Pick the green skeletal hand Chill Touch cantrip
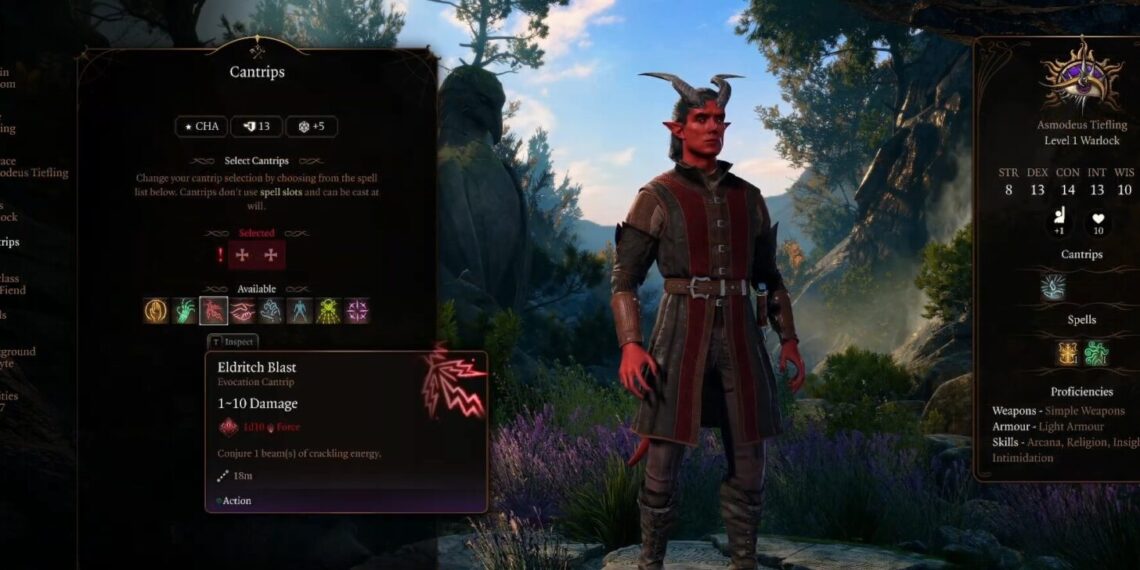The width and height of the screenshot is (1140, 570). (185, 311)
